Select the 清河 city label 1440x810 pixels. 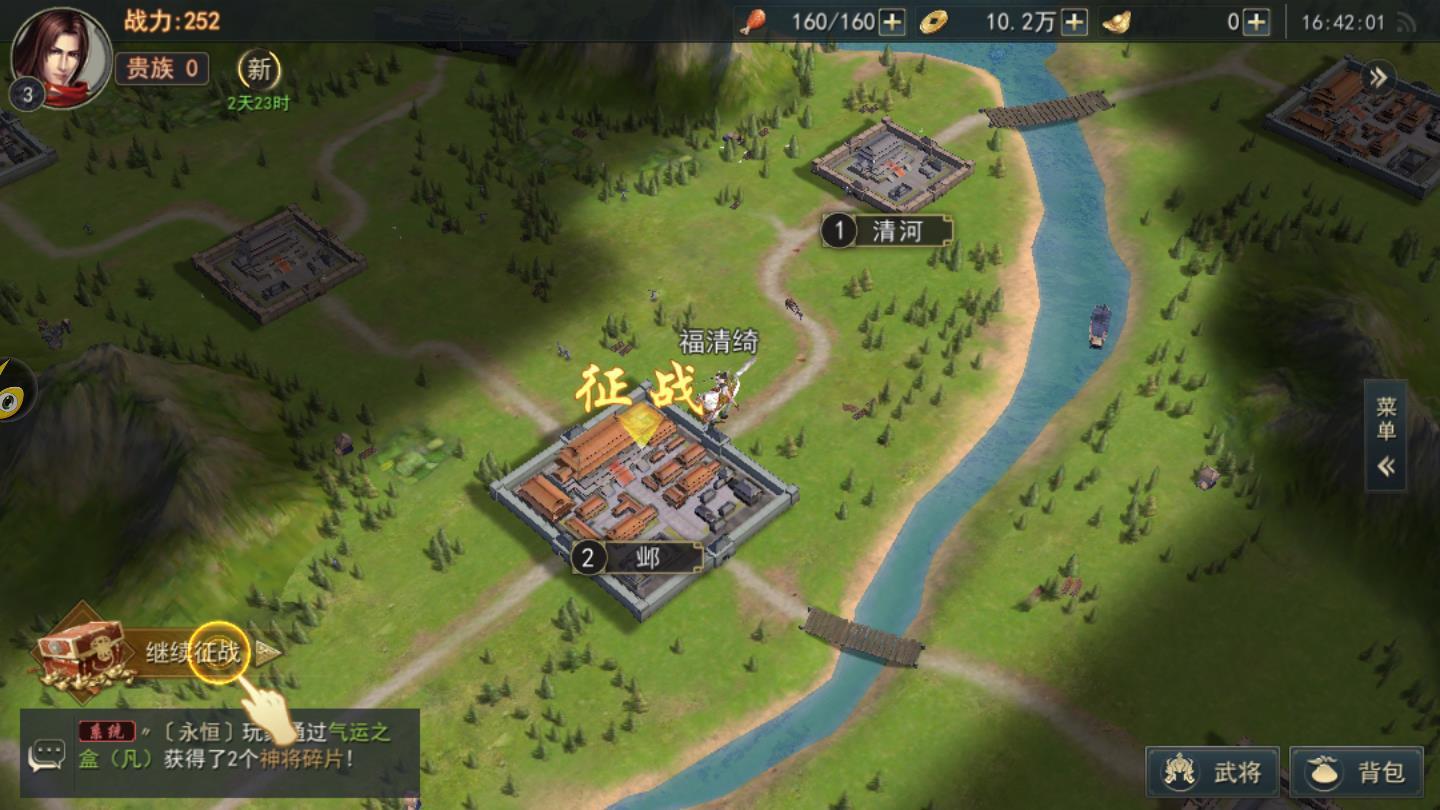(886, 232)
